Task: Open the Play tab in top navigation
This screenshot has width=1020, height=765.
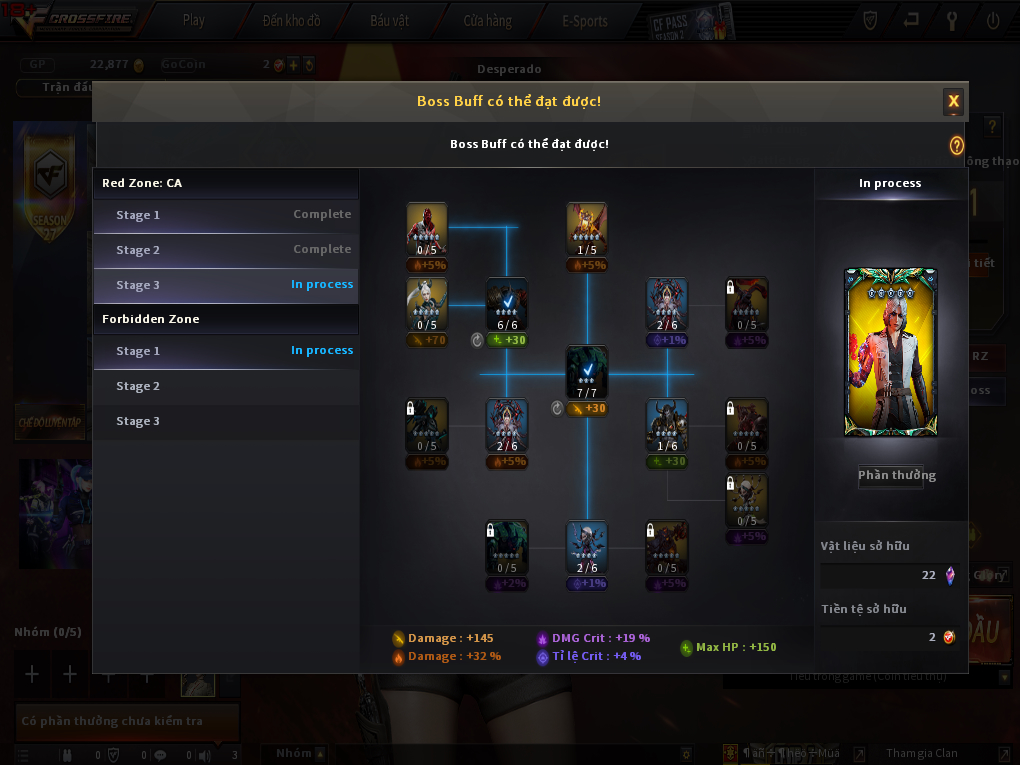Action: [x=194, y=20]
